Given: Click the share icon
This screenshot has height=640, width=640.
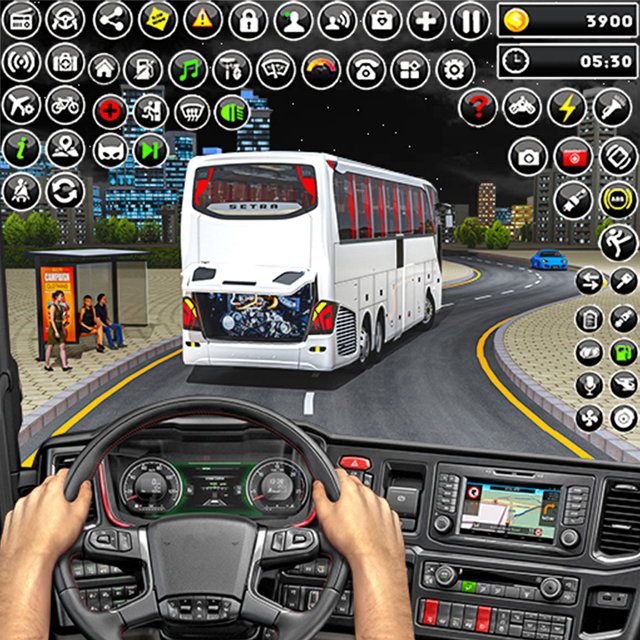Looking at the screenshot, I should click(x=112, y=19).
